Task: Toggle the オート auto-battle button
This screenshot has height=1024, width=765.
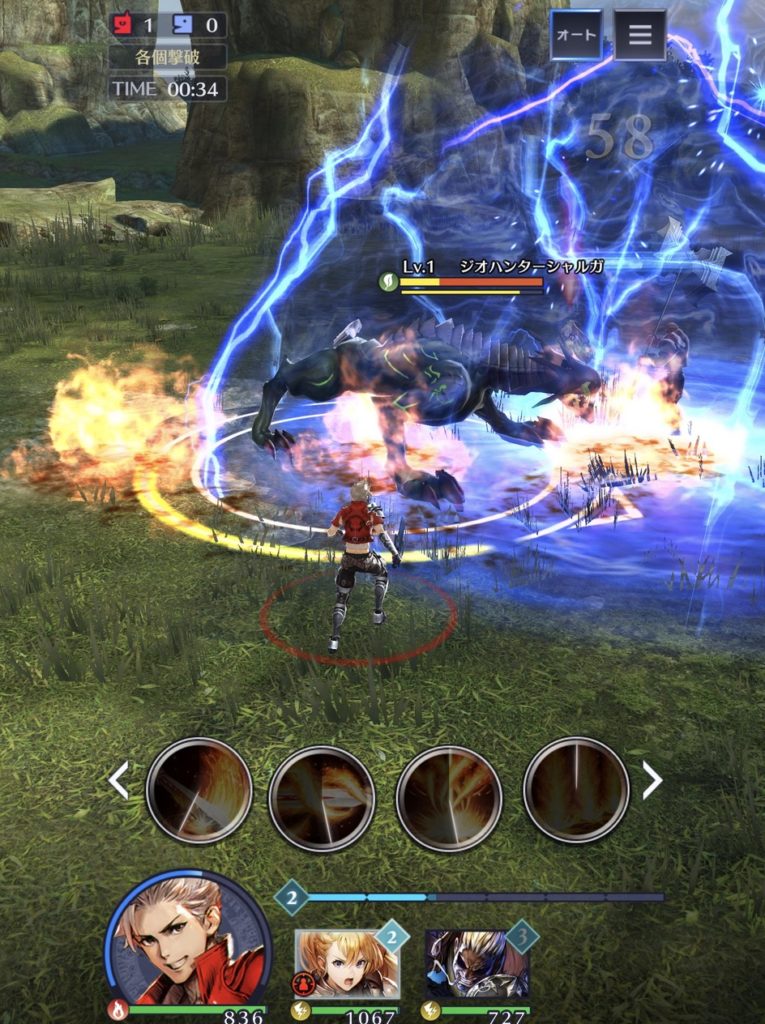Action: pos(576,36)
